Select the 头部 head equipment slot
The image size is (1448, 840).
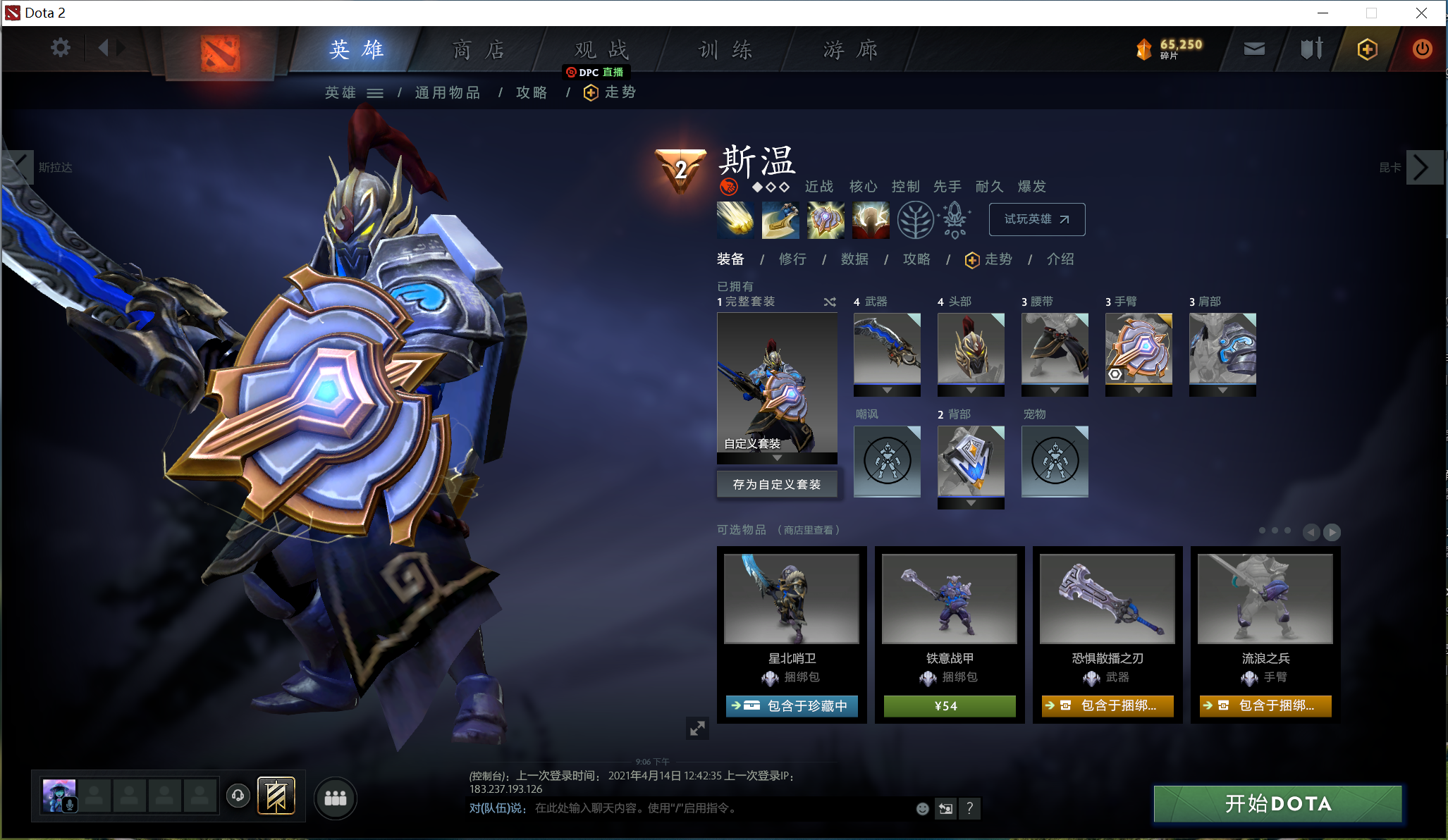point(971,349)
